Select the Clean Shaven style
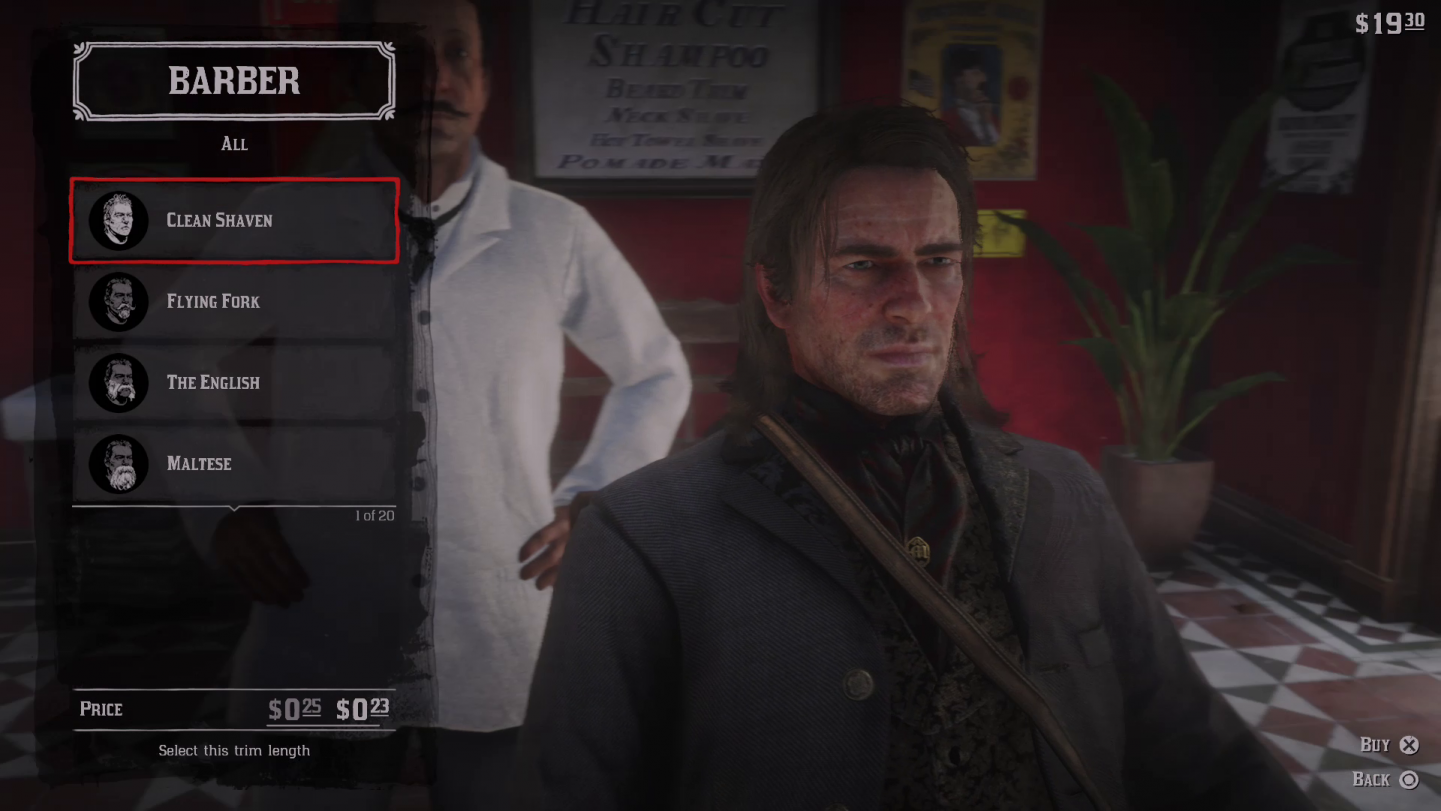The width and height of the screenshot is (1441, 811). tap(234, 221)
